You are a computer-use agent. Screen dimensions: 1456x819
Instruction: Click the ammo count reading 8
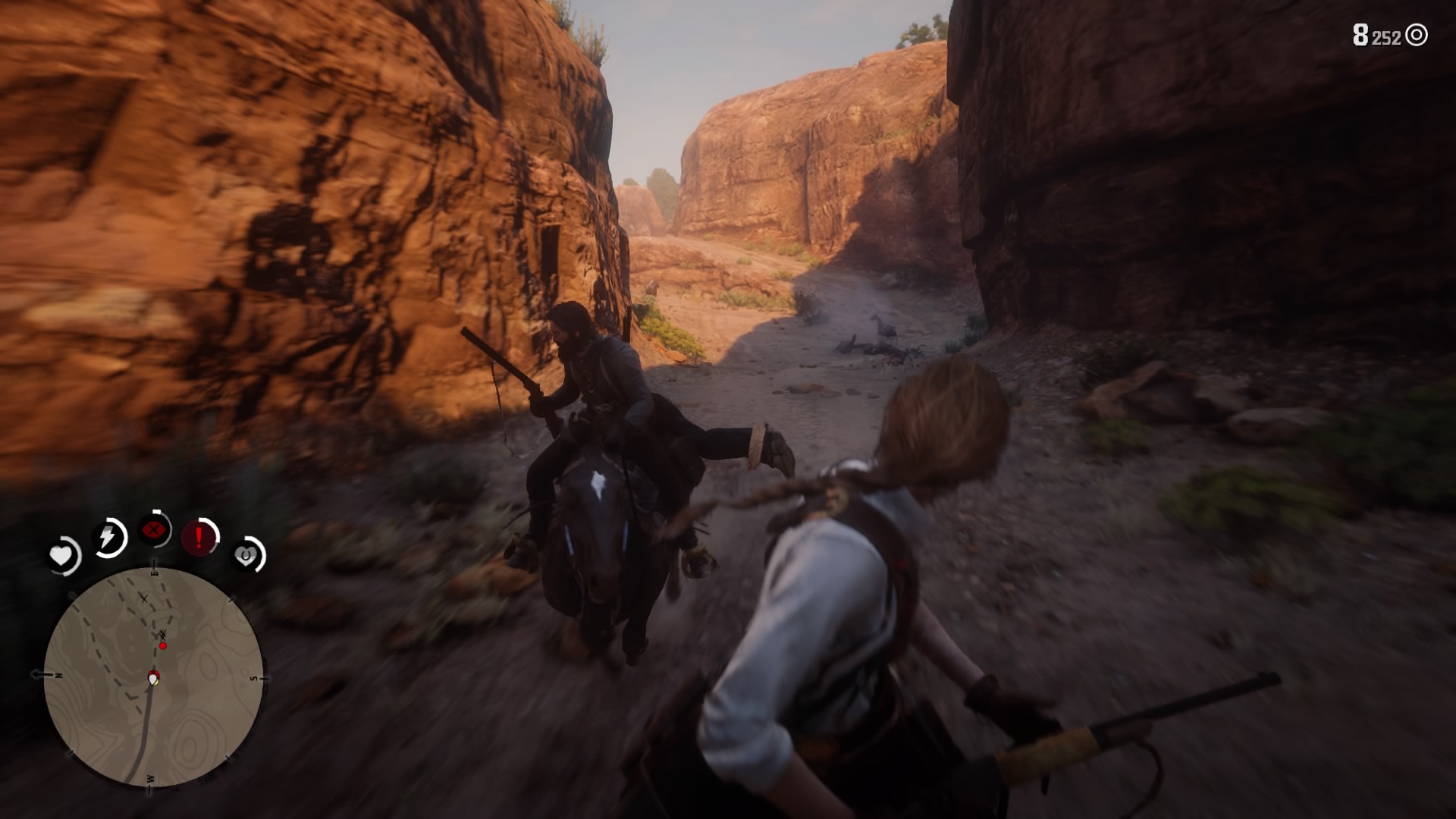click(x=1360, y=33)
